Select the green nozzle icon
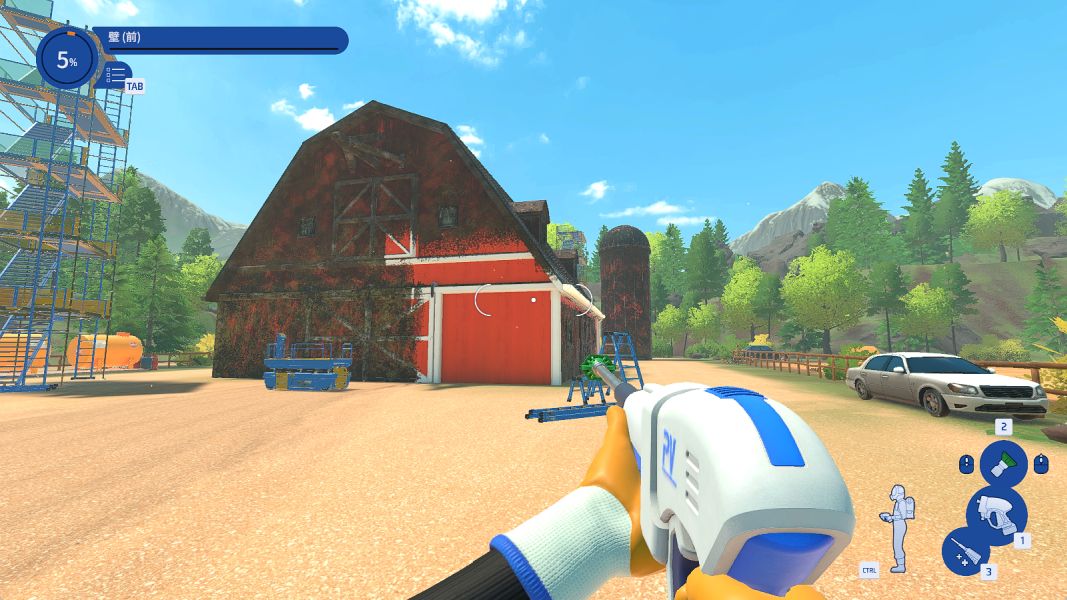Screen dimensions: 1067x600 click(x=1003, y=464)
